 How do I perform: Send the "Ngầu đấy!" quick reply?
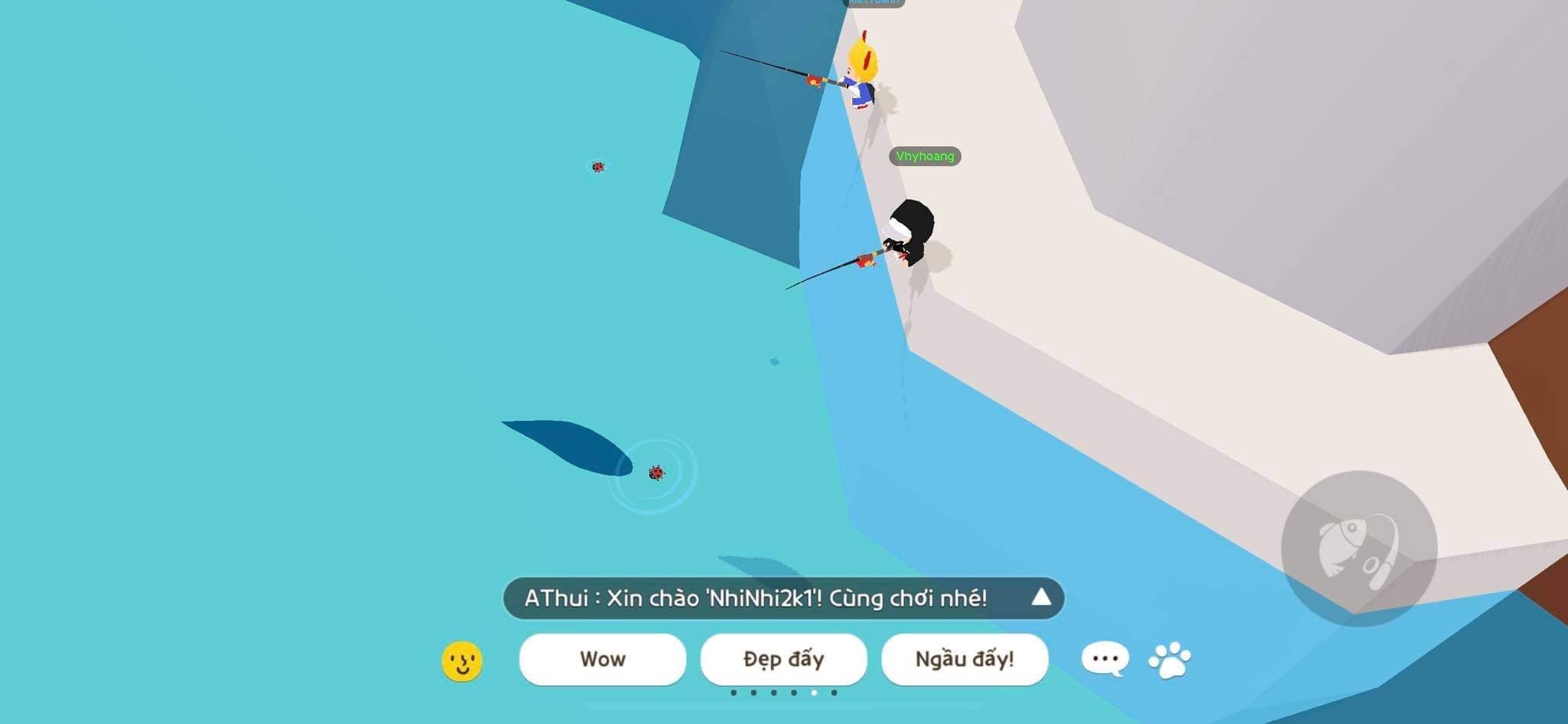965,659
